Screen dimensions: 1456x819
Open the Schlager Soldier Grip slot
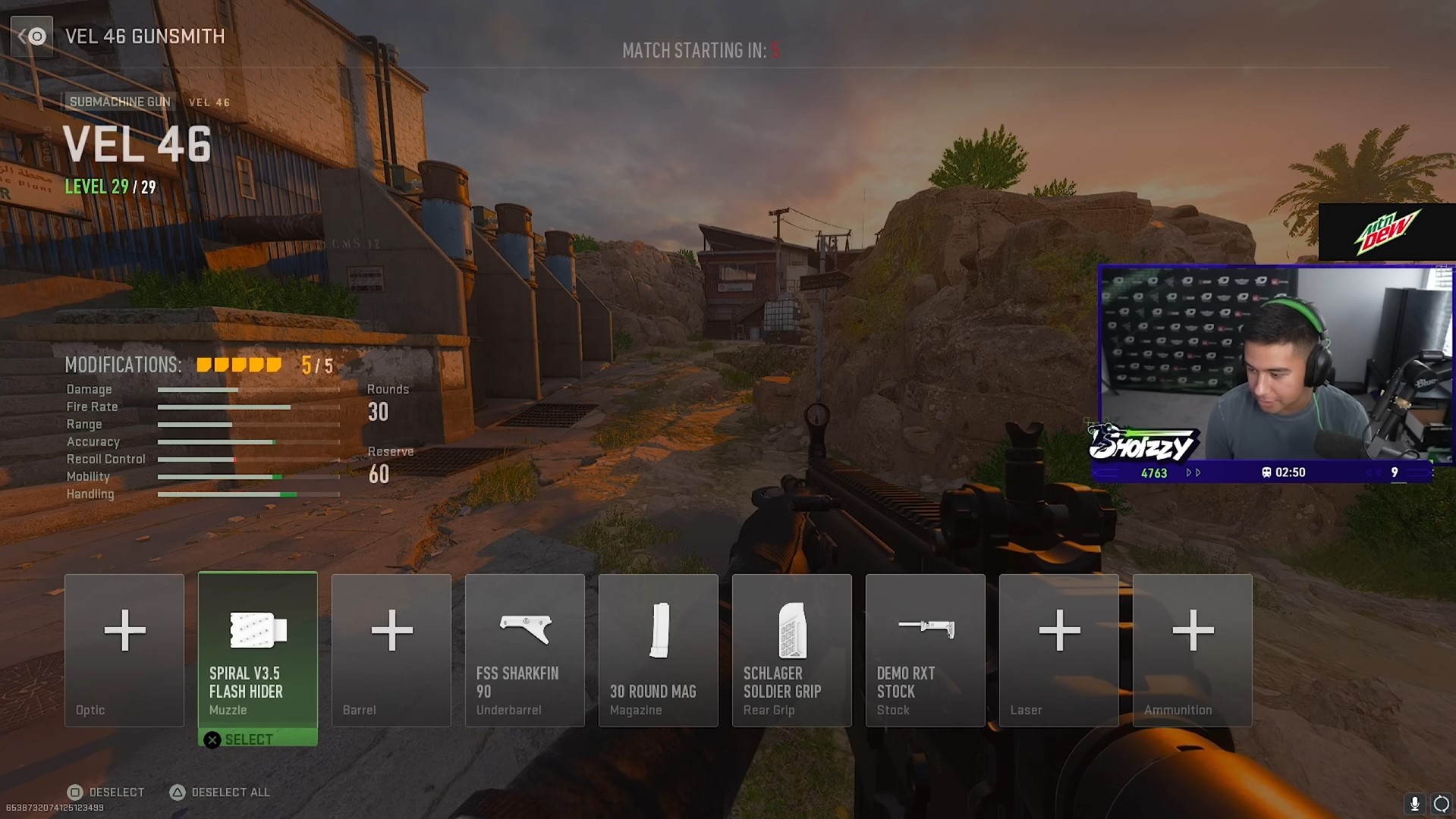791,650
